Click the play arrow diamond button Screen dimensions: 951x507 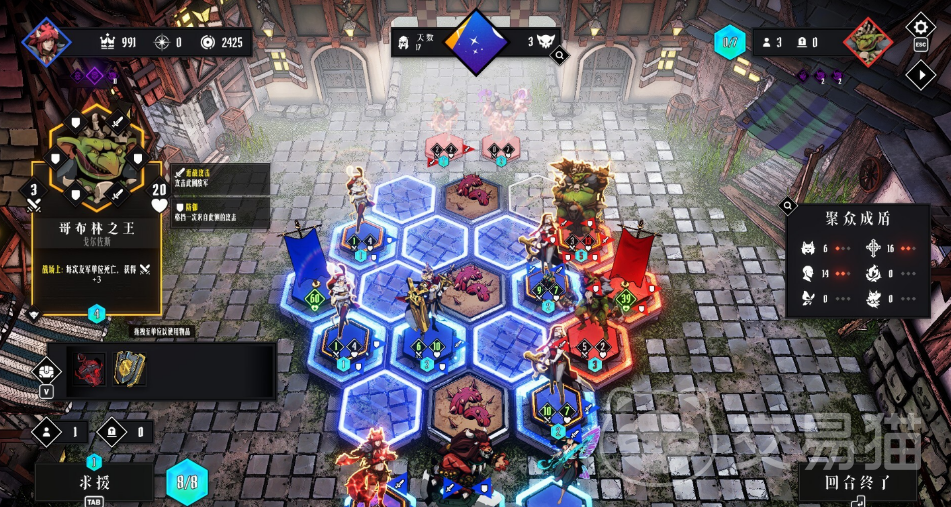pos(920,74)
